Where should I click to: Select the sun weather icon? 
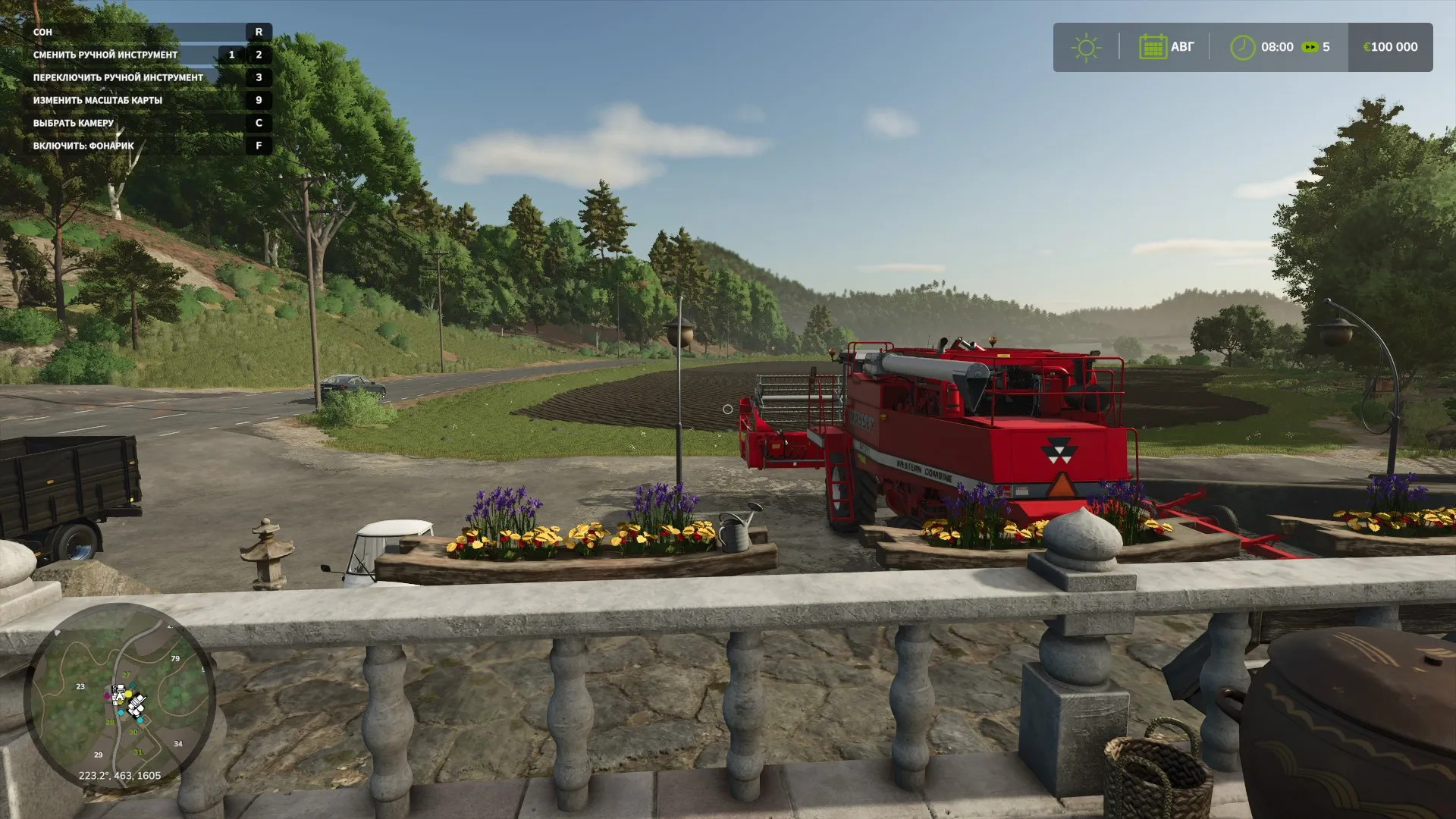pyautogui.click(x=1086, y=47)
